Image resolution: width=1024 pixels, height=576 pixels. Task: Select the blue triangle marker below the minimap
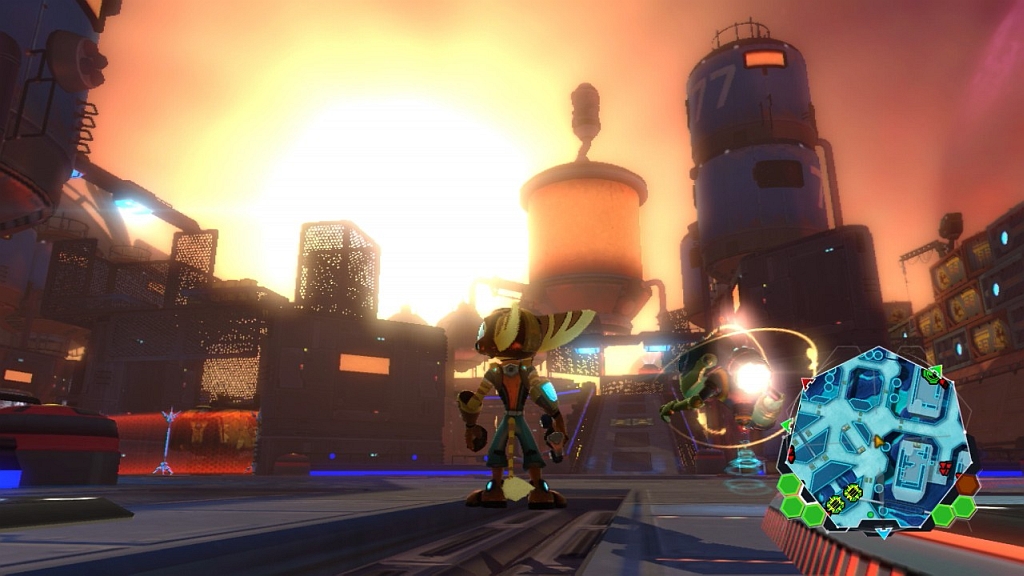pyautogui.click(x=883, y=533)
